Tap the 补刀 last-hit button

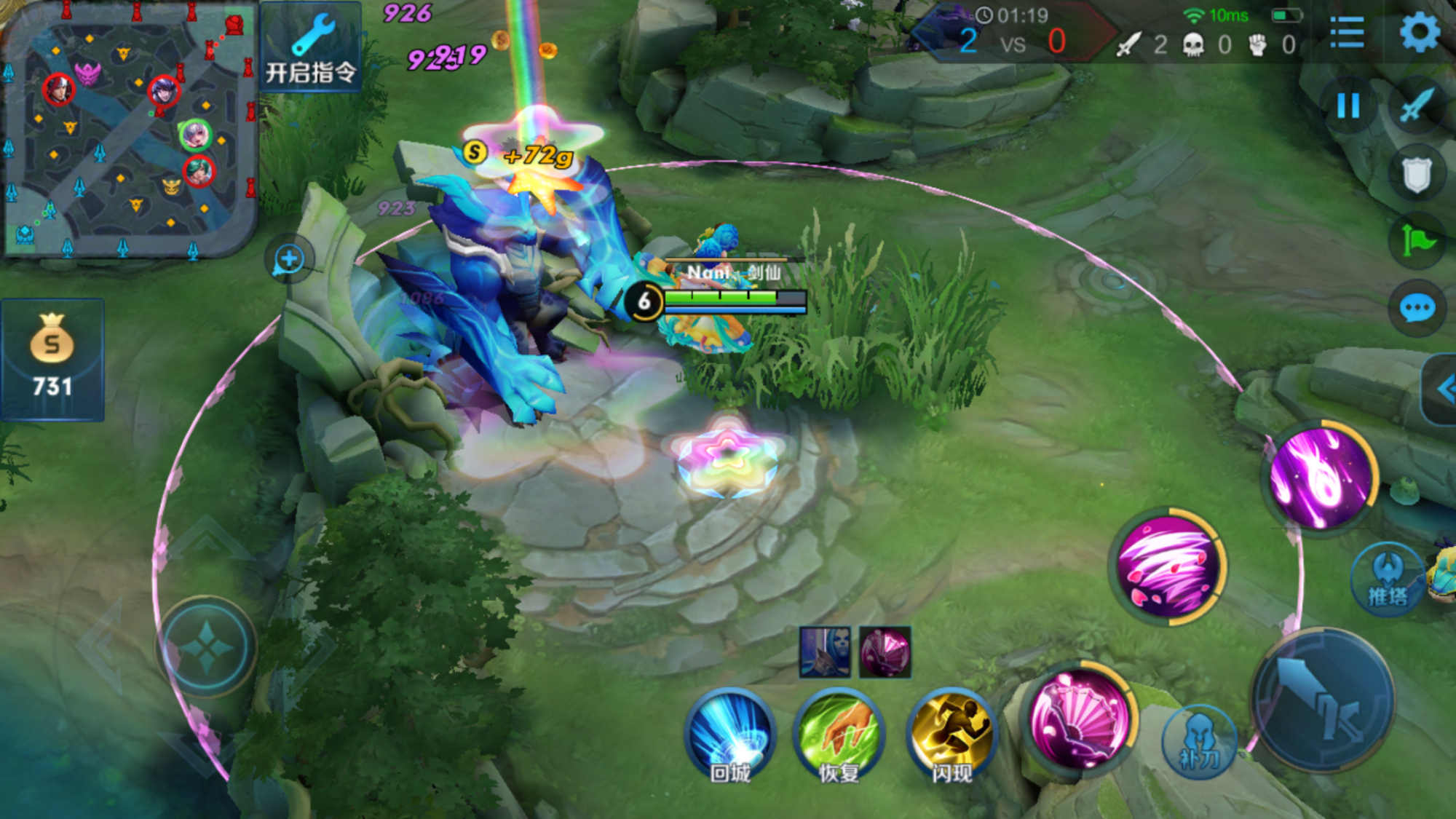(x=1198, y=741)
